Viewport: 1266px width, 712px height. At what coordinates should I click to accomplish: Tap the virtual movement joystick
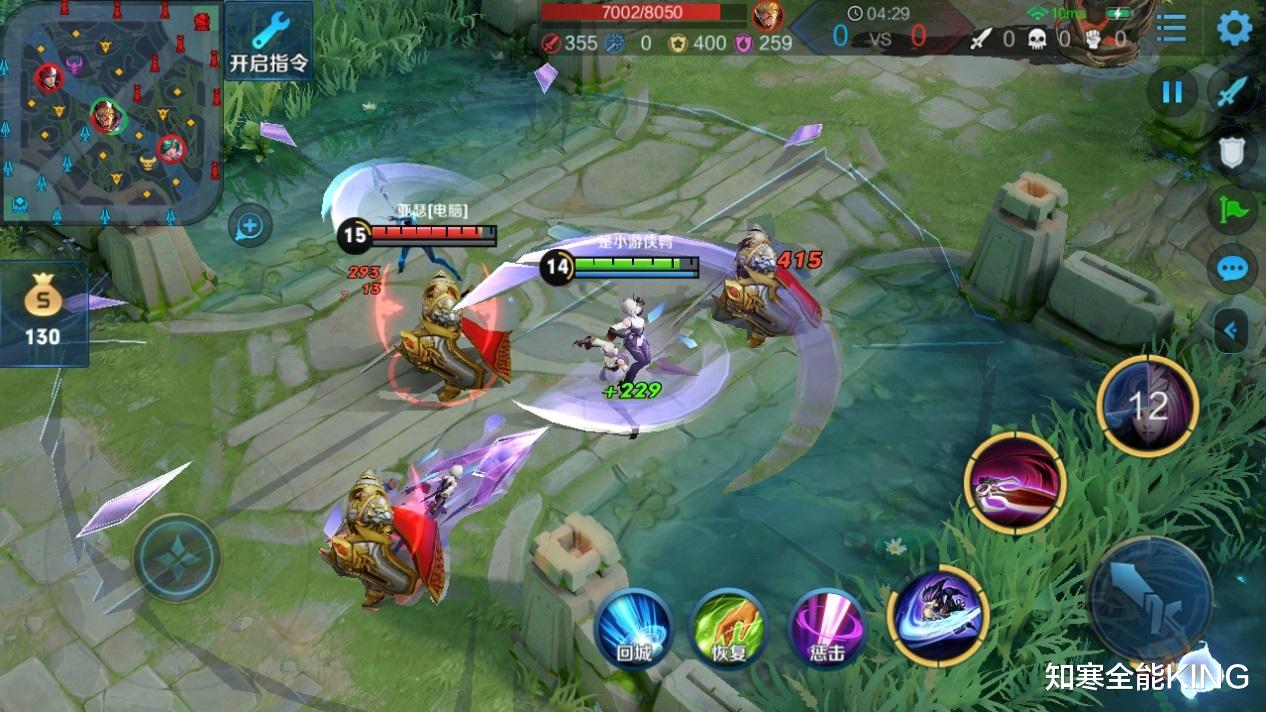(177, 557)
